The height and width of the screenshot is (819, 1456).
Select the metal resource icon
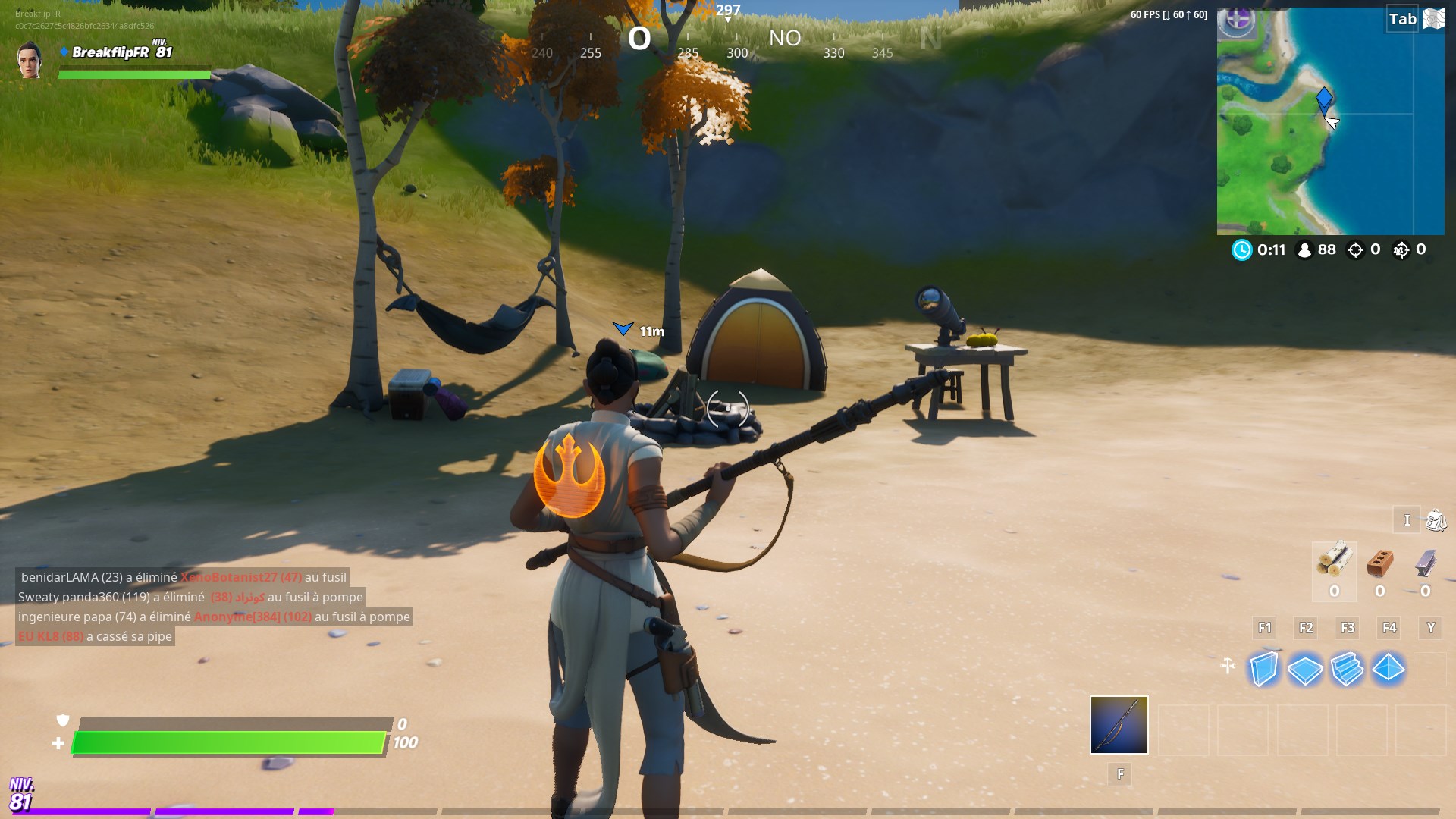pos(1426,565)
